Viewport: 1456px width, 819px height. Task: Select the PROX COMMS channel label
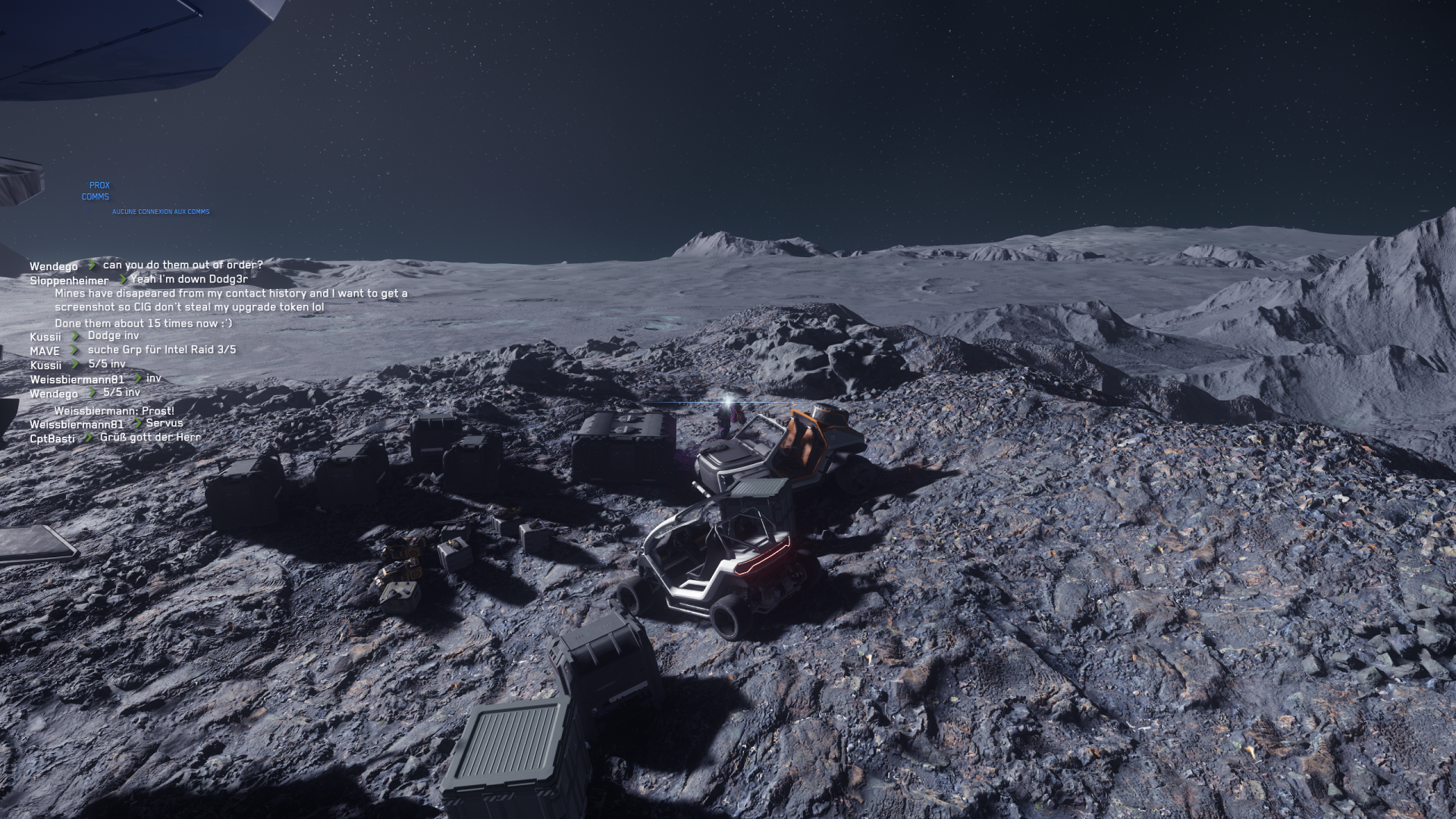[96, 191]
